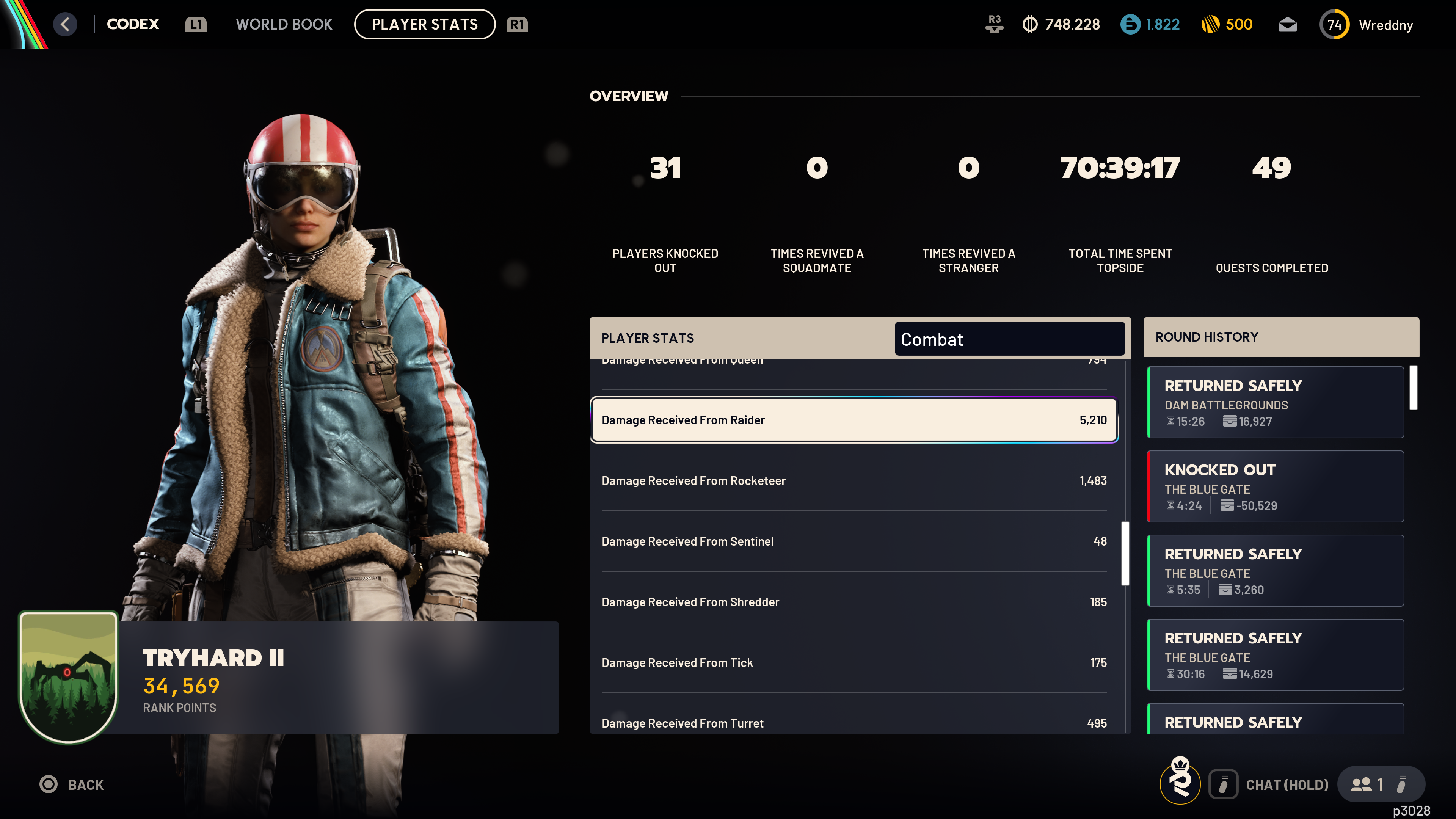Open the Dam Battlegrounds returned safely round
Screen dimensions: 1456x819
tap(1275, 402)
